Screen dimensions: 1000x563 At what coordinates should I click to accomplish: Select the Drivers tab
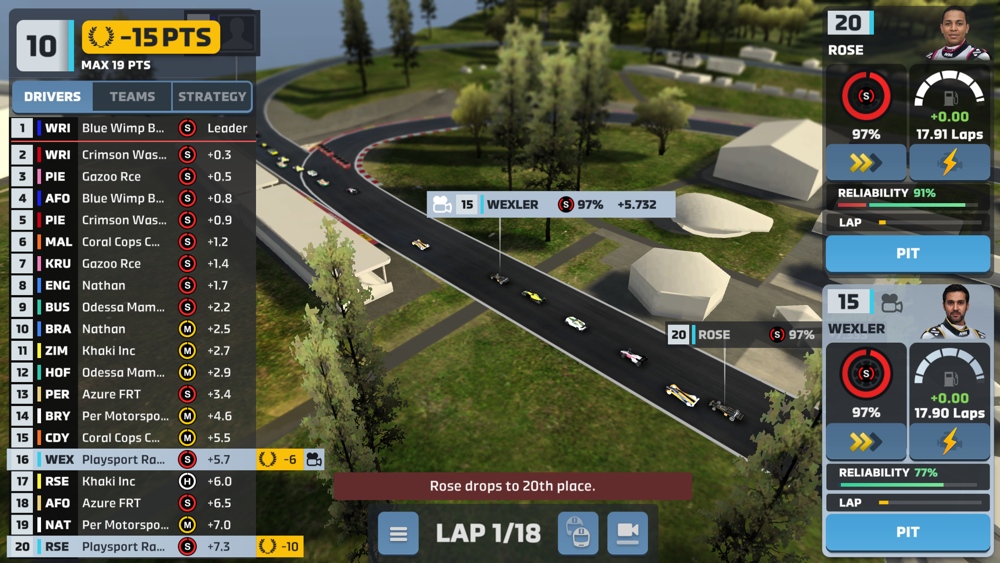coord(52,97)
